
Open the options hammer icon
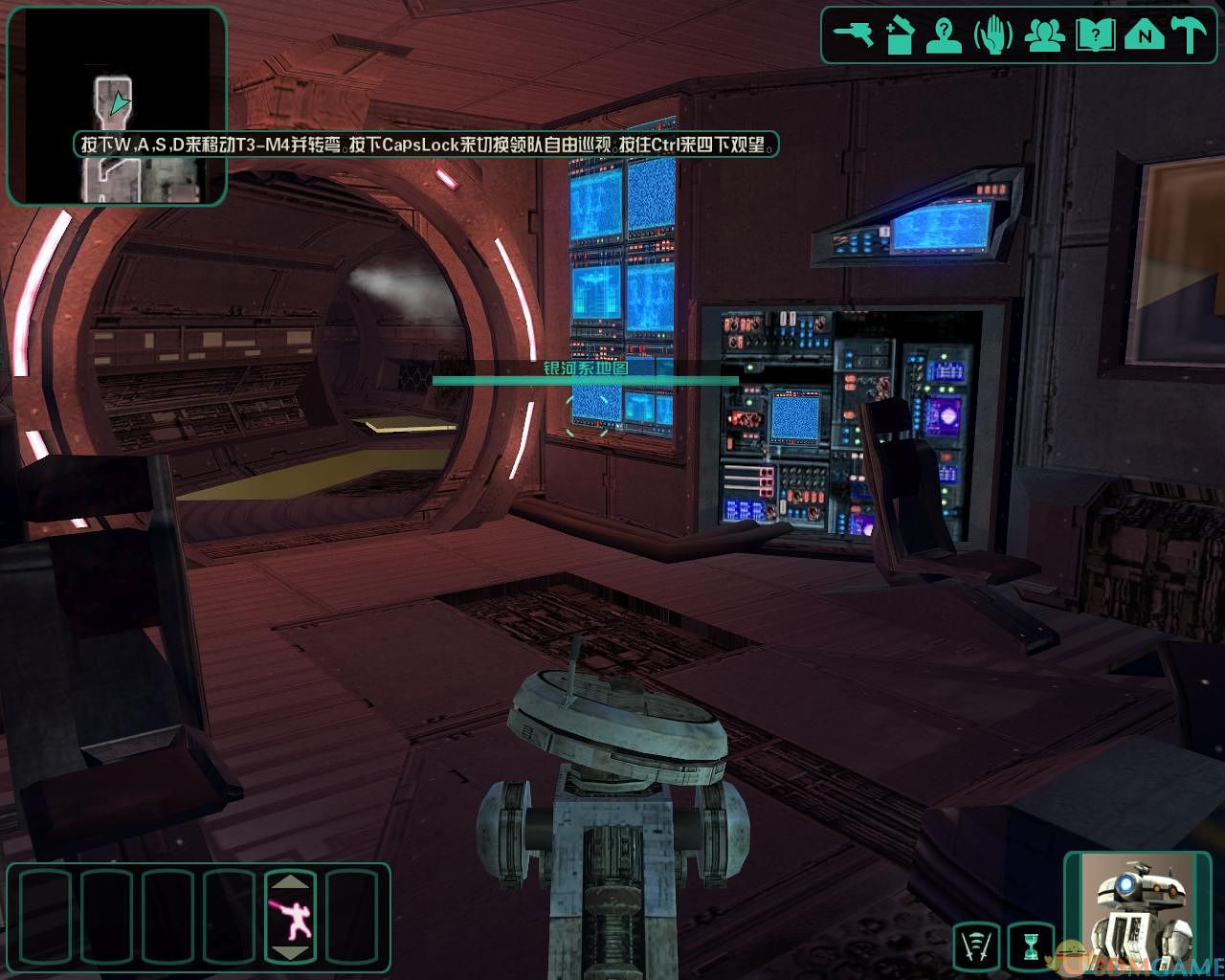[x=1192, y=36]
